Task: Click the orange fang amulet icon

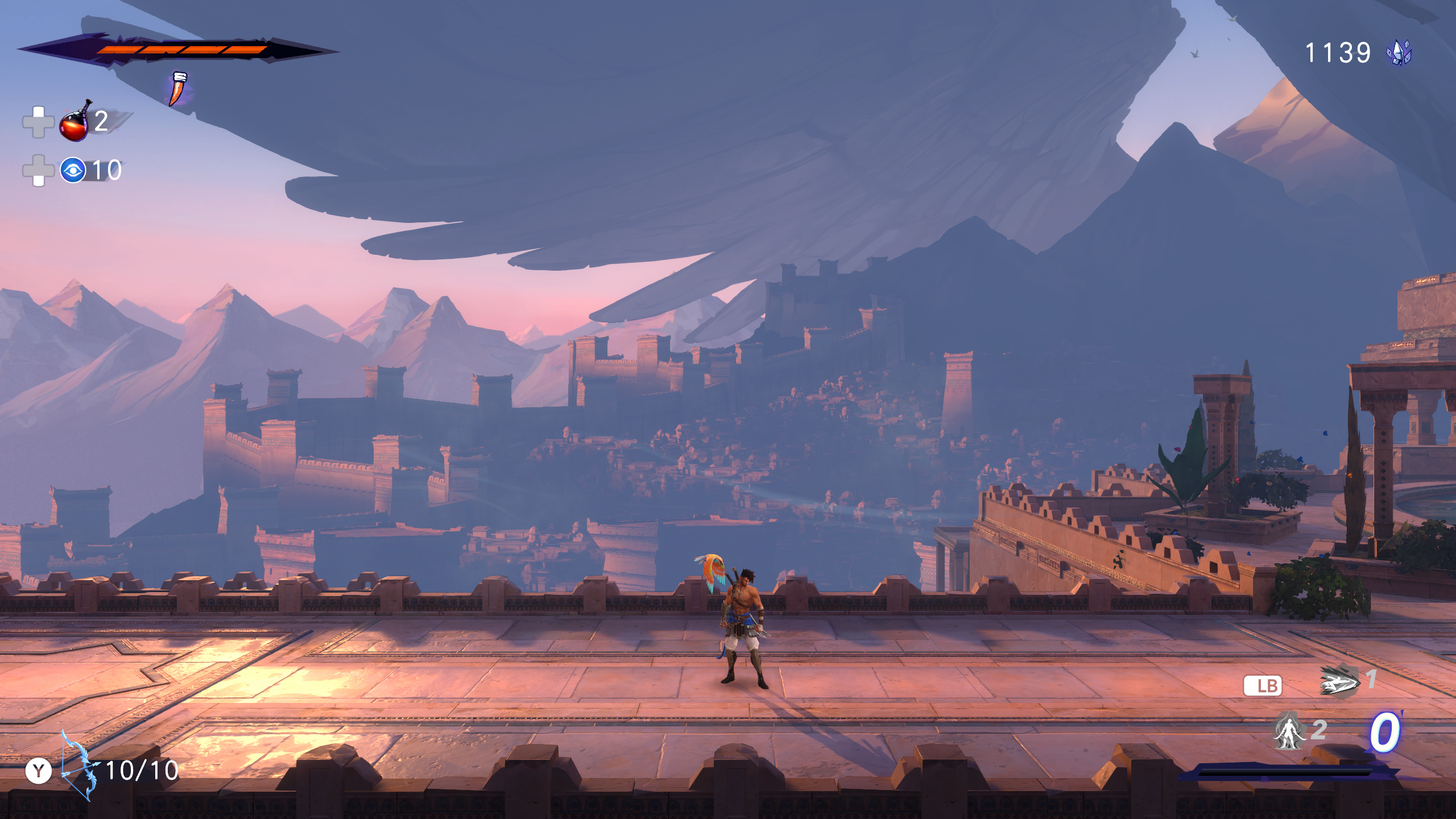Action: coord(178,89)
